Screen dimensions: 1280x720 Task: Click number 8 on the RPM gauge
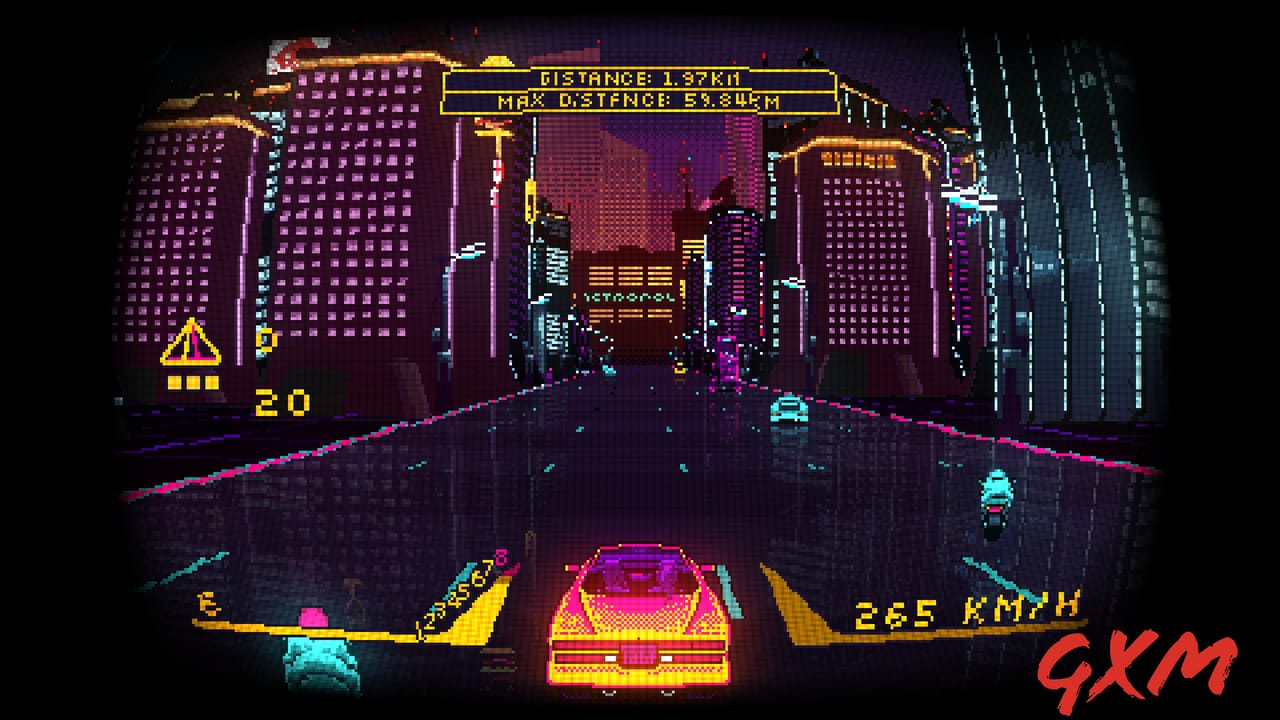(499, 558)
